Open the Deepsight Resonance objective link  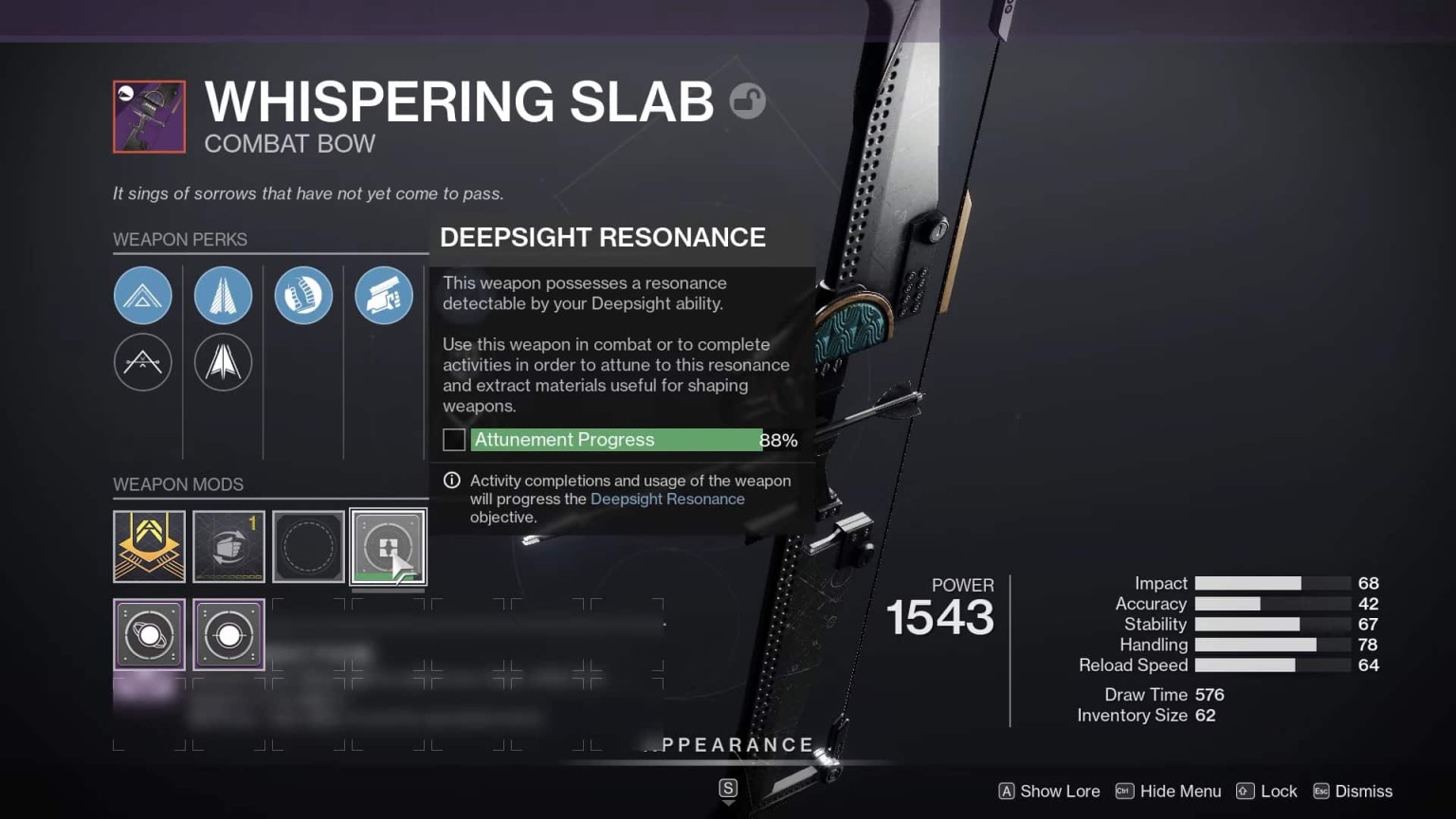click(x=667, y=499)
